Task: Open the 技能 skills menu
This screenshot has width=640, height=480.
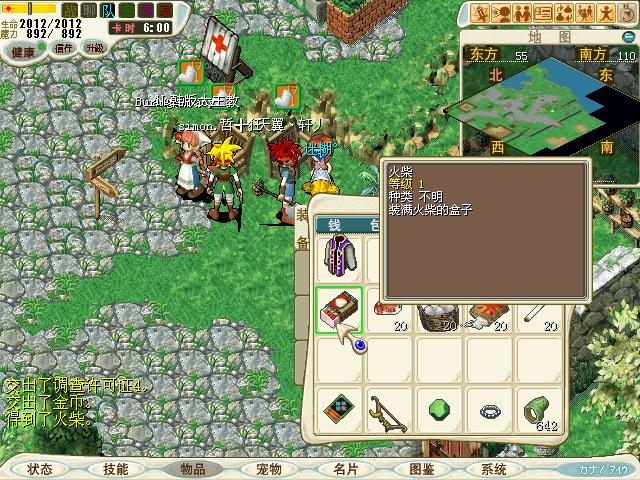Action: (x=116, y=468)
